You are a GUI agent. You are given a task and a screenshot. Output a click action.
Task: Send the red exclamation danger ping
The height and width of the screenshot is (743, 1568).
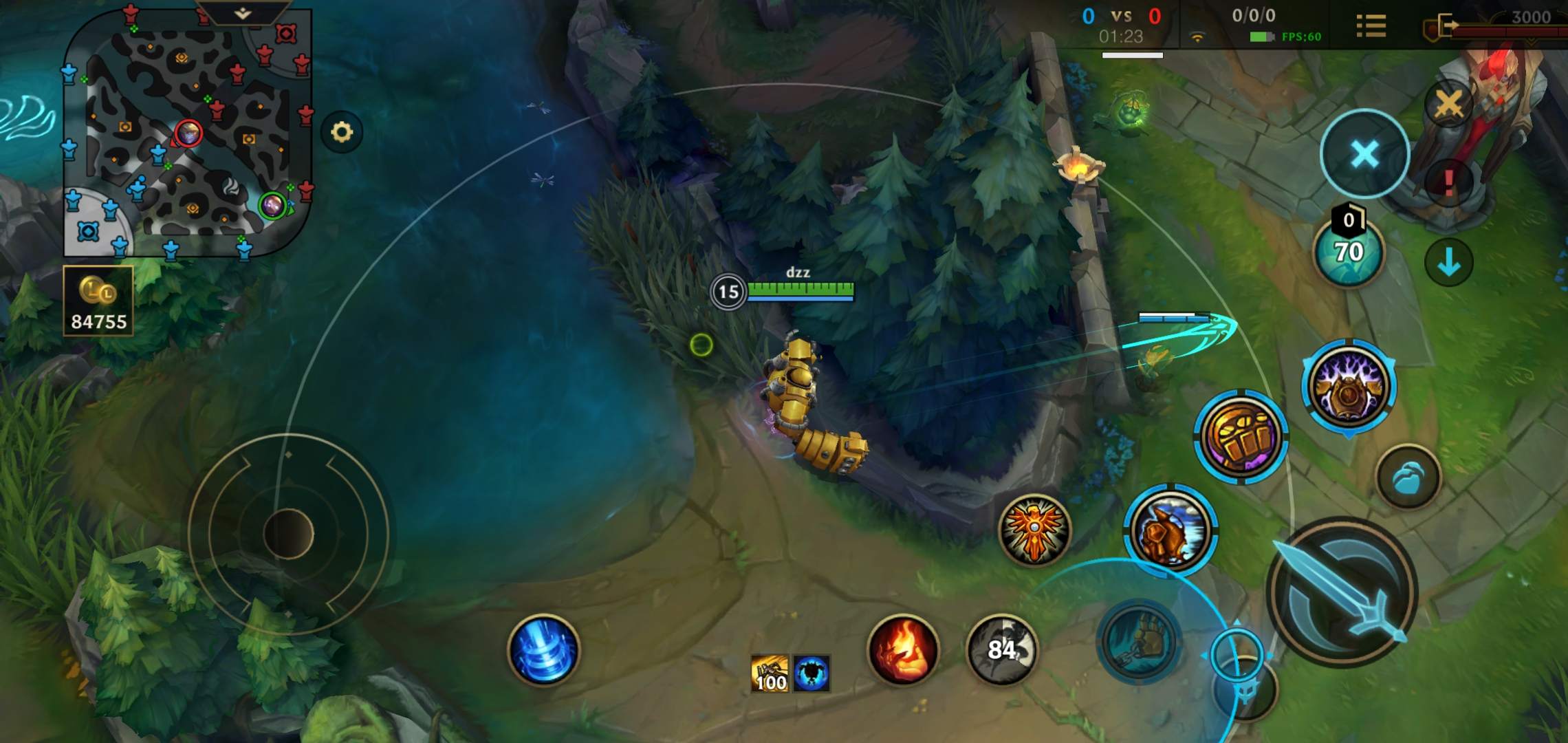[1448, 183]
